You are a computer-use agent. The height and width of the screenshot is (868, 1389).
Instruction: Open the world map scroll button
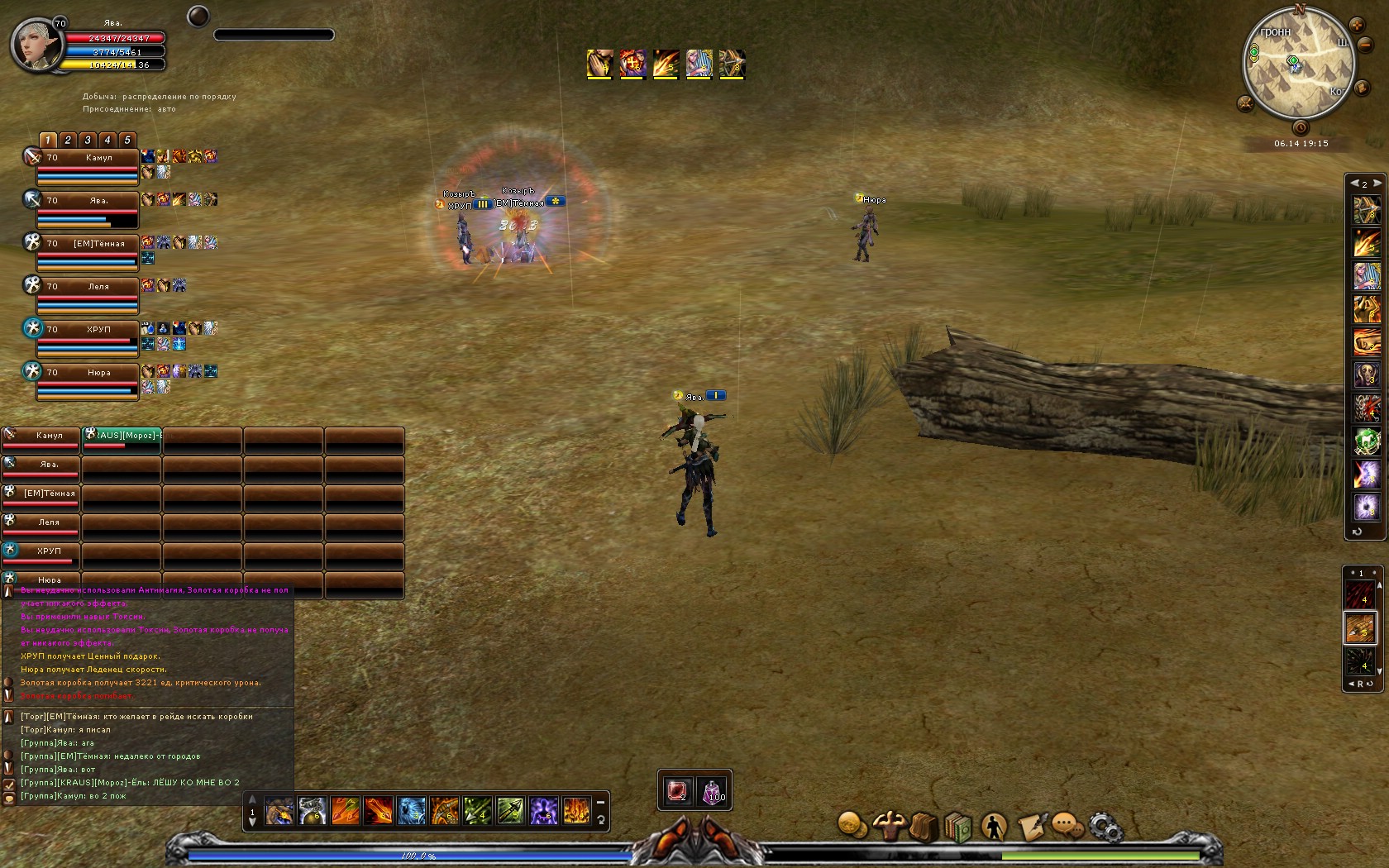coord(1360,88)
